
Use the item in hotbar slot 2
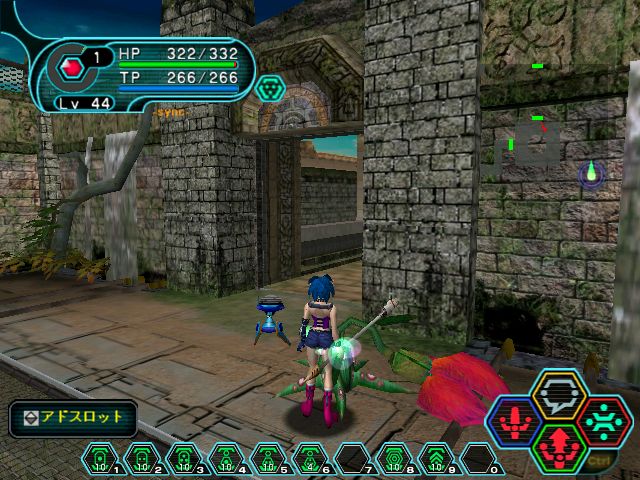(x=142, y=460)
